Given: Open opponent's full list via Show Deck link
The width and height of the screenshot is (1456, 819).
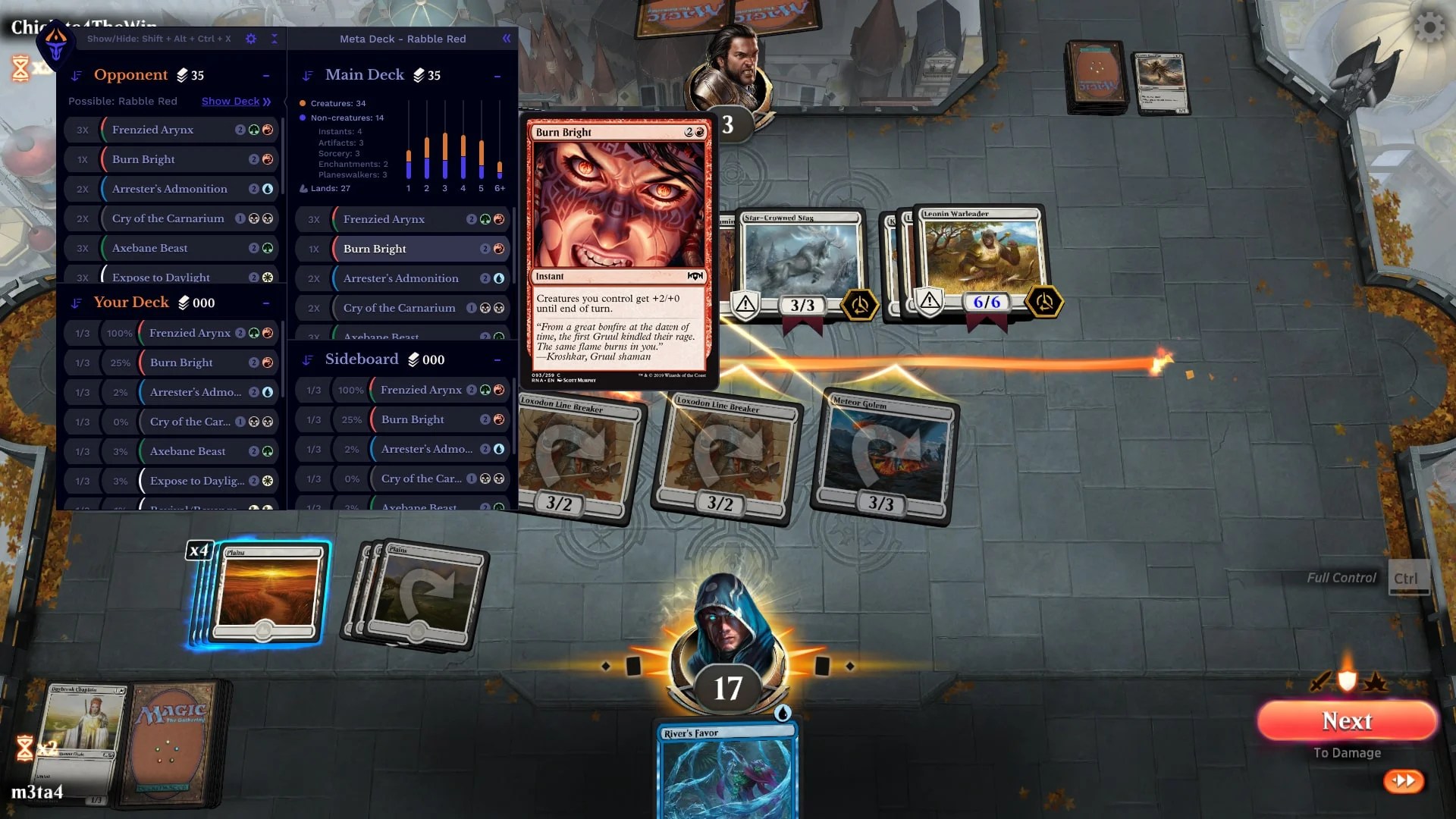Looking at the screenshot, I should tap(231, 101).
